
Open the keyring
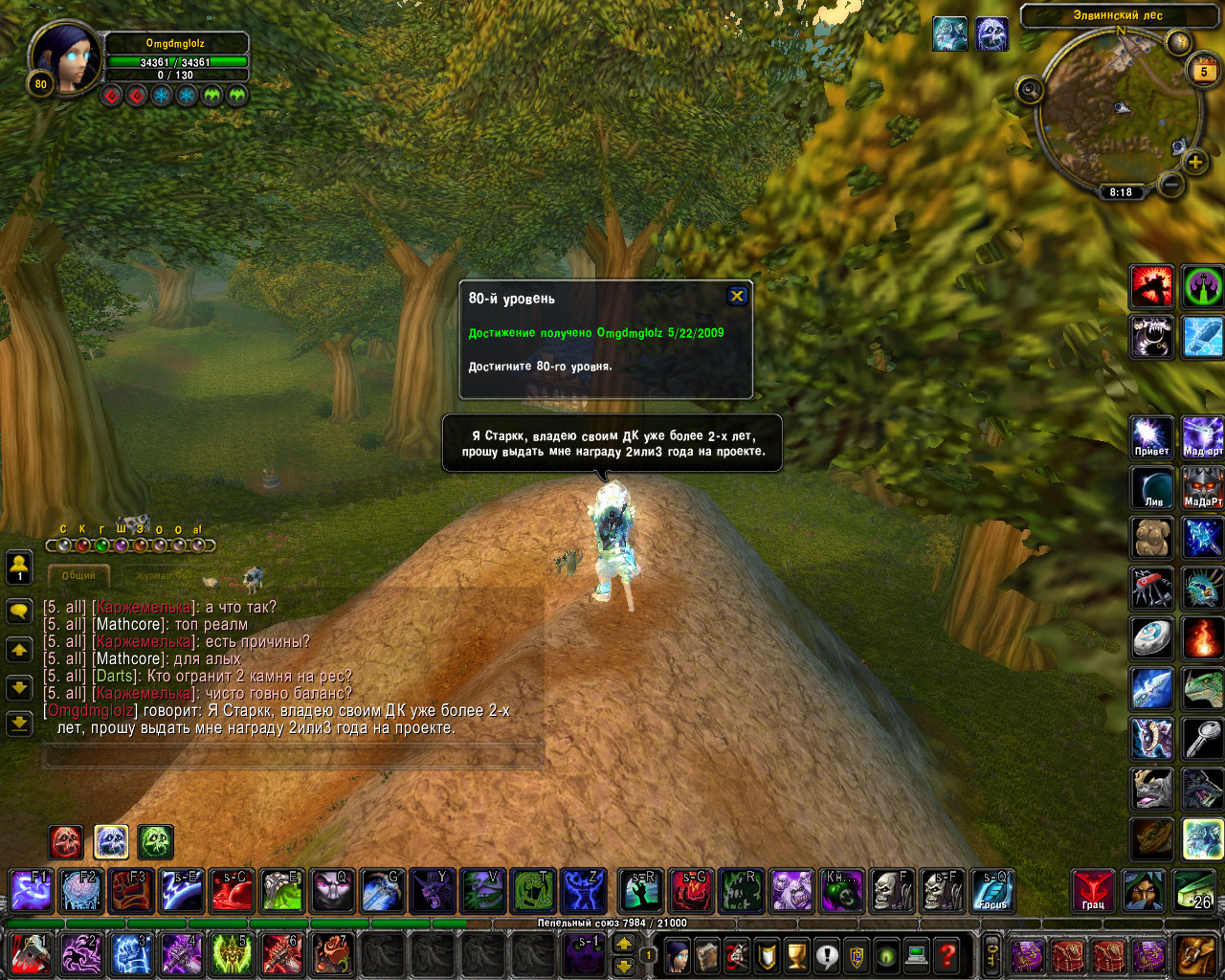(x=992, y=954)
